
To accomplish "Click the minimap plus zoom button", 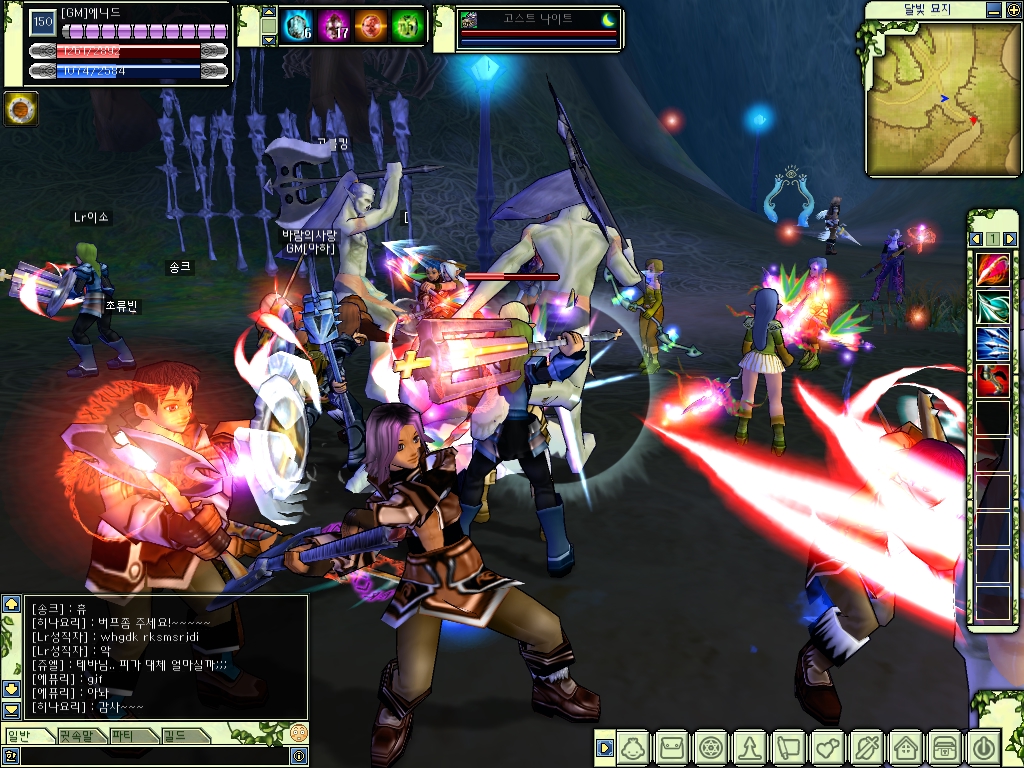I will click(x=1011, y=10).
